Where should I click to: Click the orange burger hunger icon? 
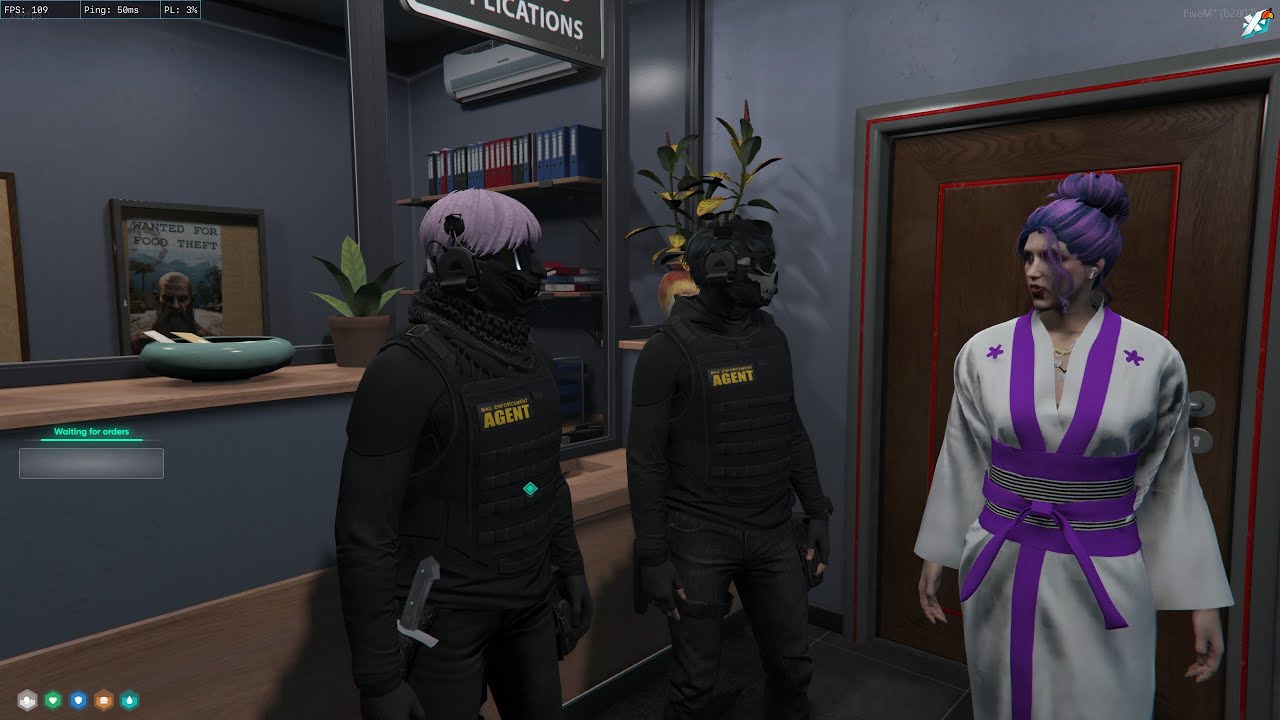click(x=103, y=700)
